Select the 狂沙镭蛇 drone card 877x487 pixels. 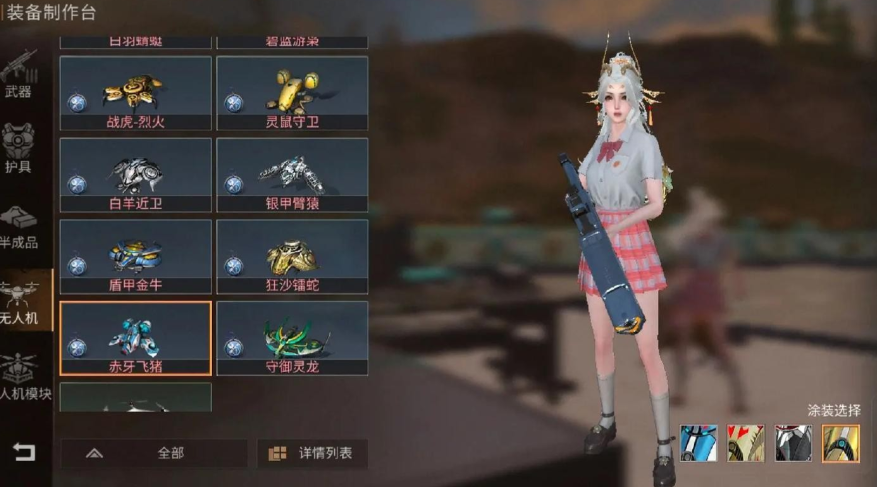click(292, 257)
